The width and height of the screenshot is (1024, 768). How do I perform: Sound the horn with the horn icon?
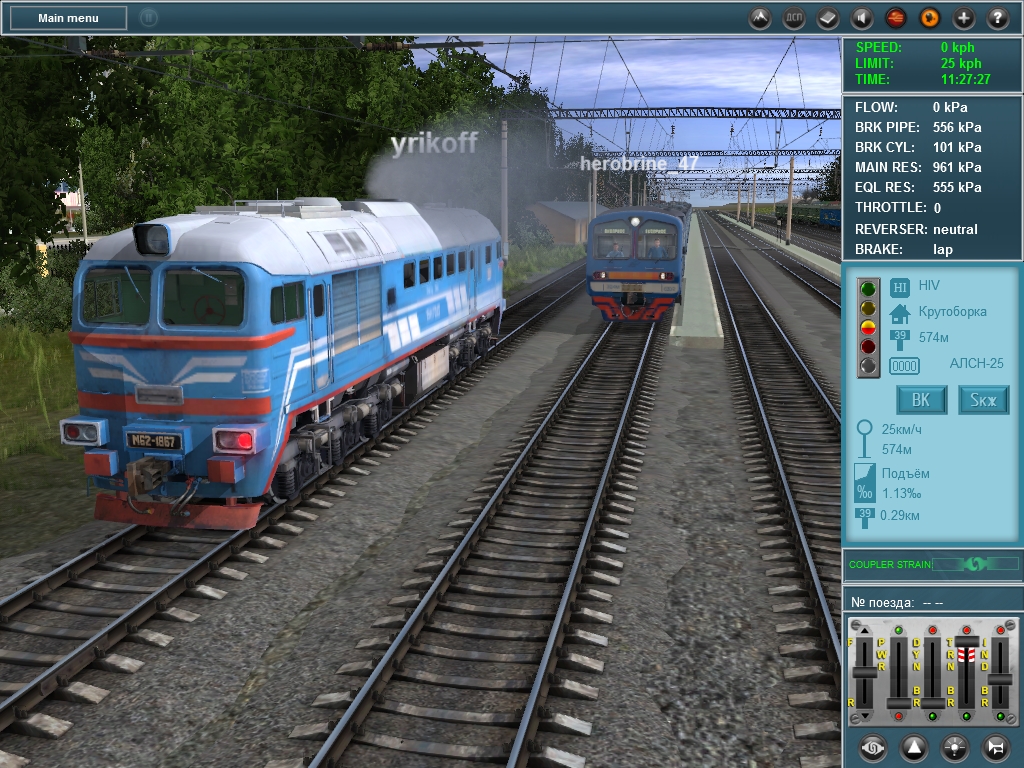coord(996,747)
